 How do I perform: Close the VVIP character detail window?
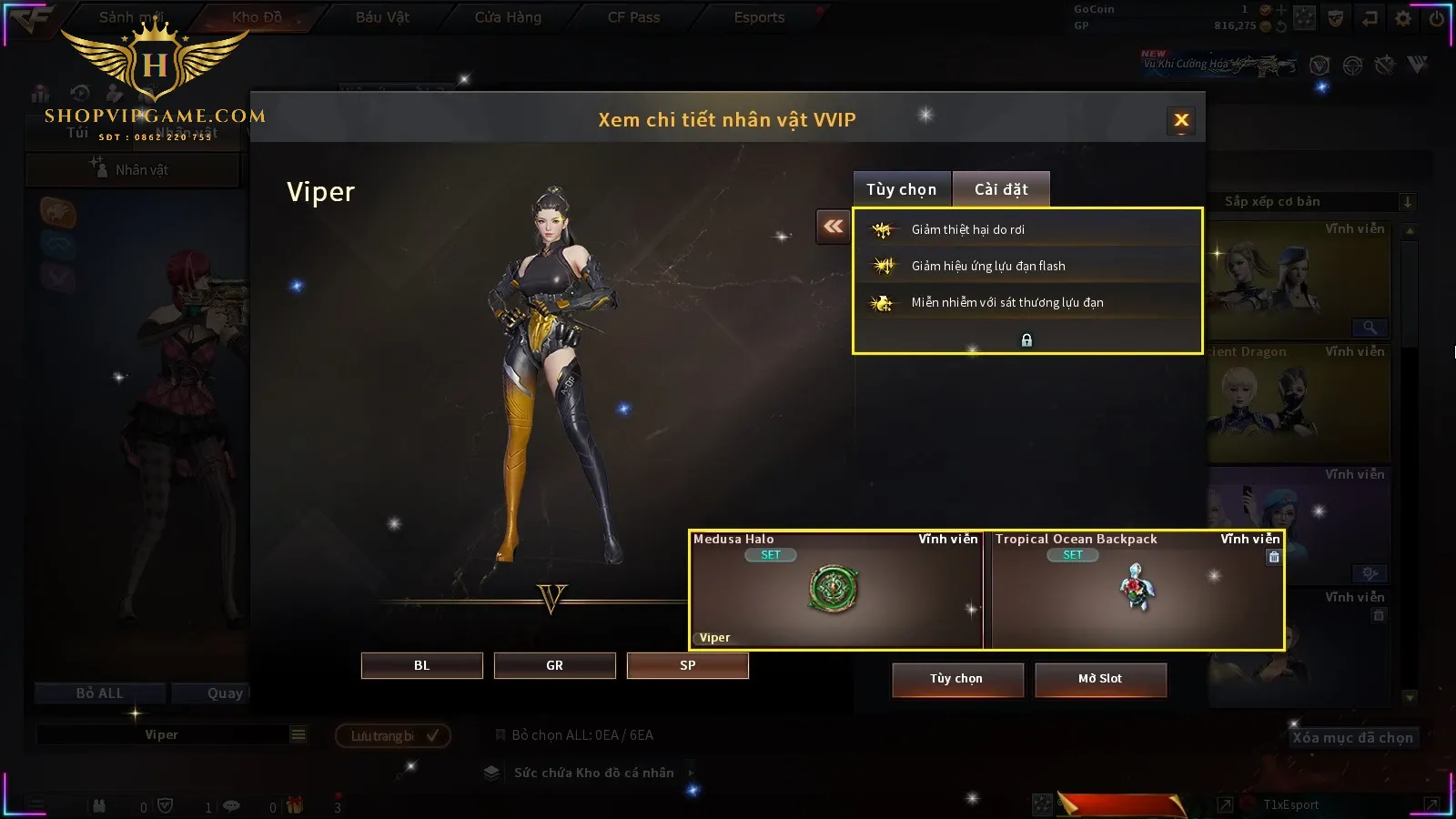[1181, 120]
